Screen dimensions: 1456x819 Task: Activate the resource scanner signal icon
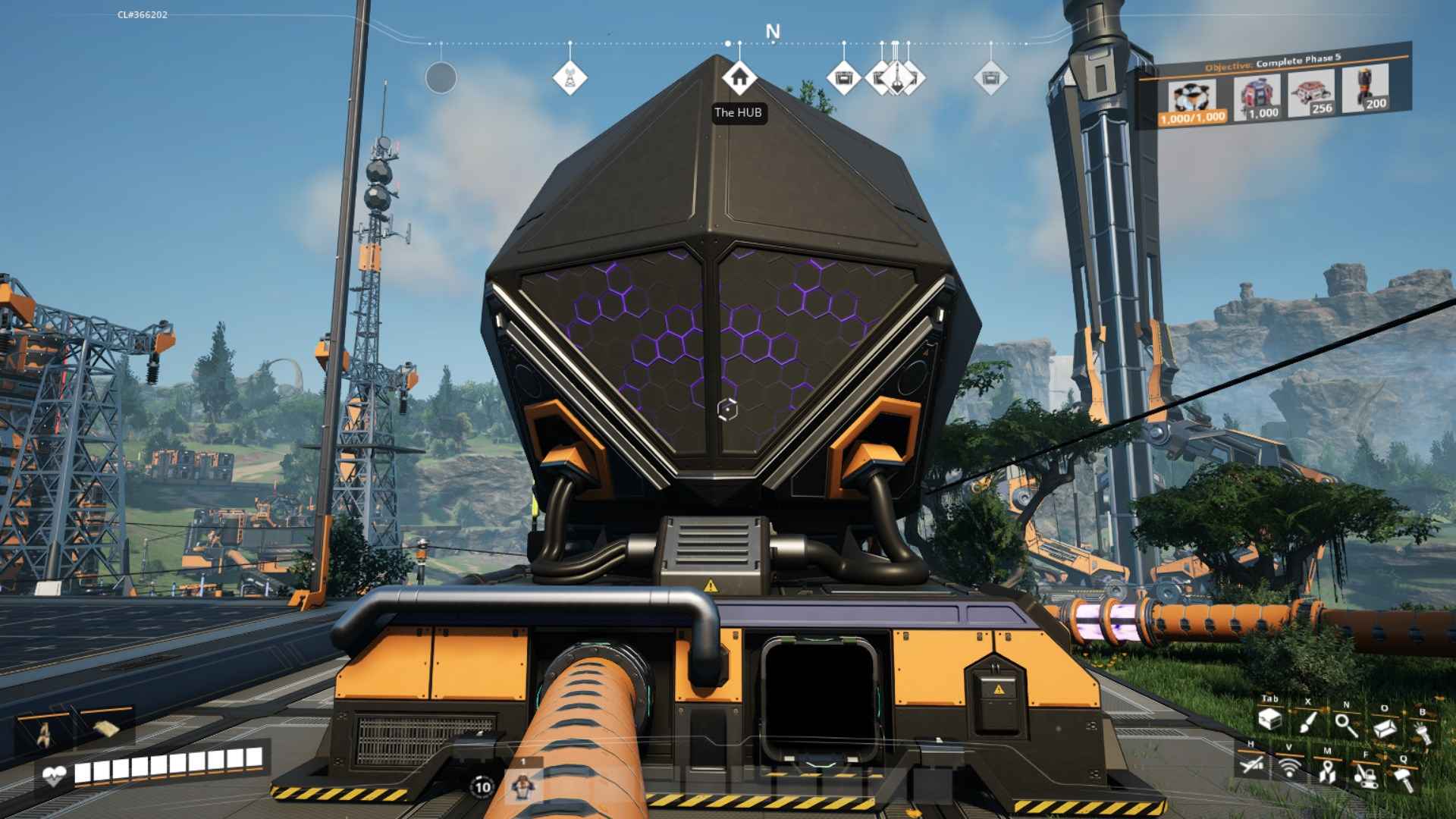click(x=1289, y=767)
